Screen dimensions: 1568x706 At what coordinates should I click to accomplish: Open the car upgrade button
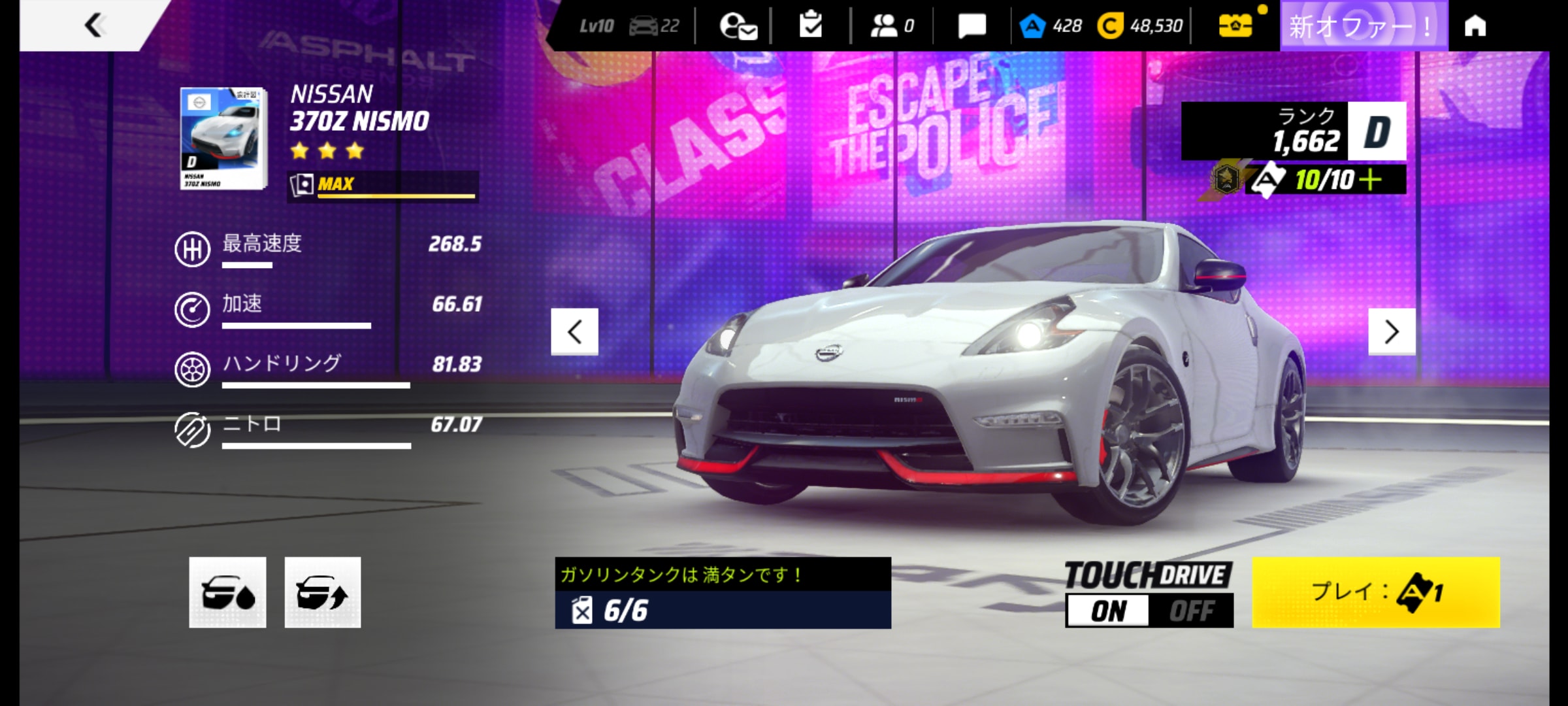click(x=323, y=592)
